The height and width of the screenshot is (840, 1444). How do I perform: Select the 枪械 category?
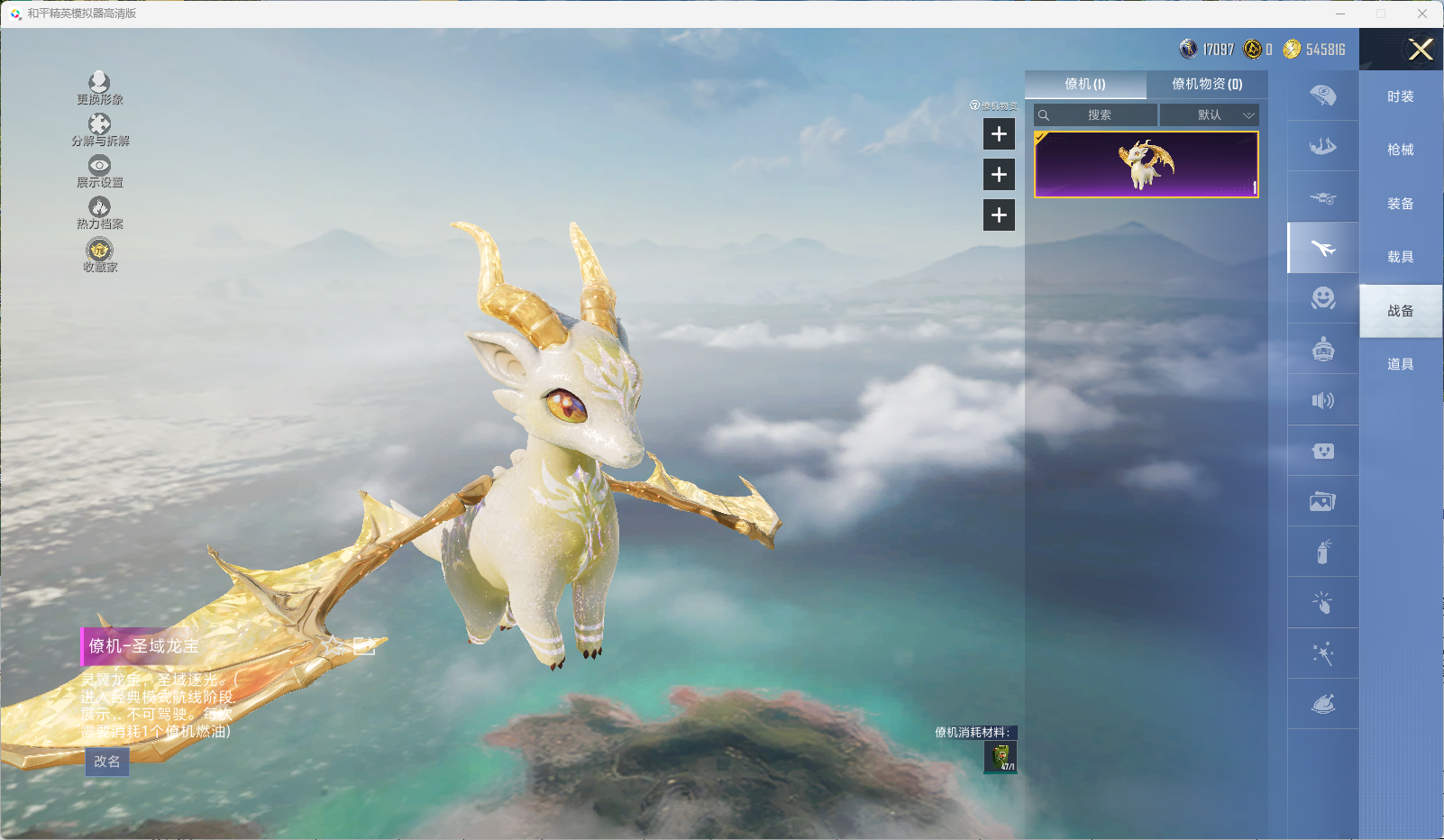tap(1400, 150)
